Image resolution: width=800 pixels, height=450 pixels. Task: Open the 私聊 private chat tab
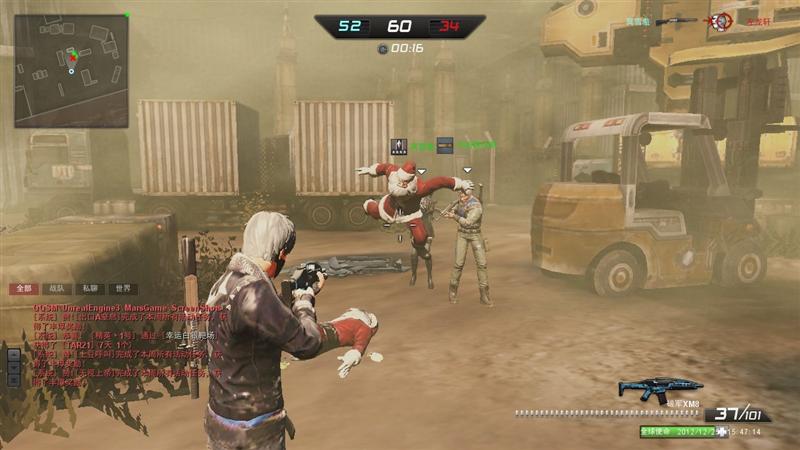90,288
